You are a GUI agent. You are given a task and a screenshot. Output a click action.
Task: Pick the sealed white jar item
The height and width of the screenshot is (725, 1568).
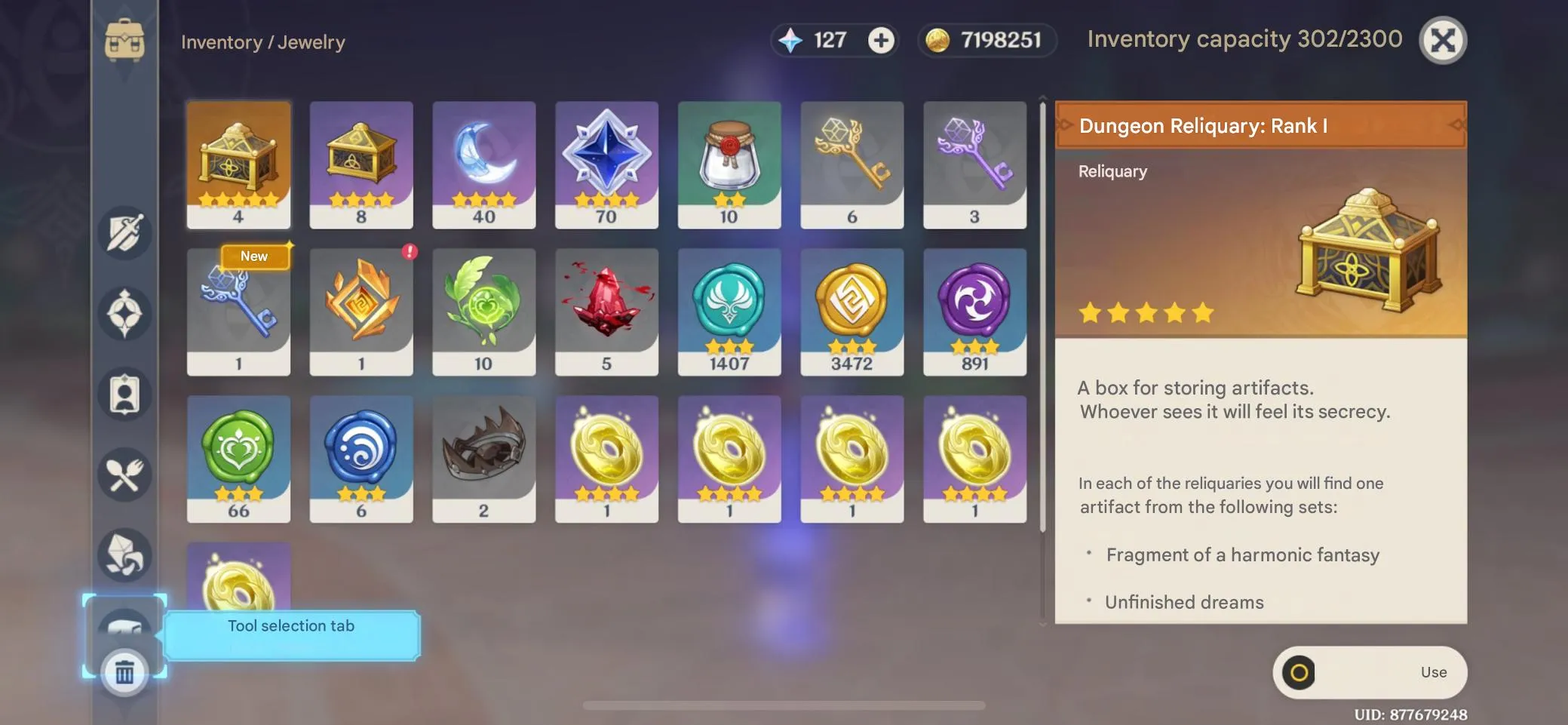(x=729, y=164)
